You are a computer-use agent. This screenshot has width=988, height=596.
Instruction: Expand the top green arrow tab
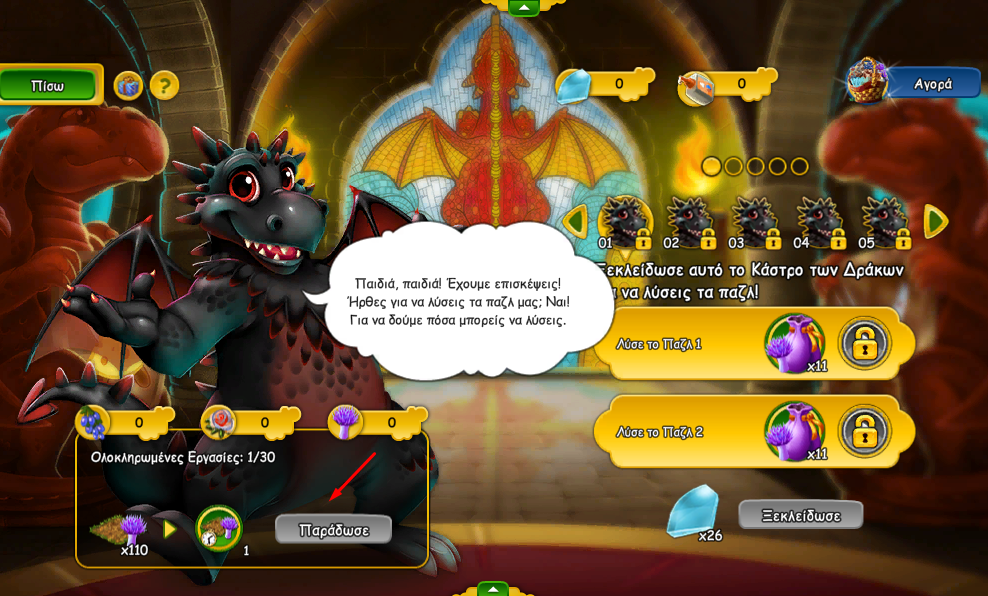(523, 8)
